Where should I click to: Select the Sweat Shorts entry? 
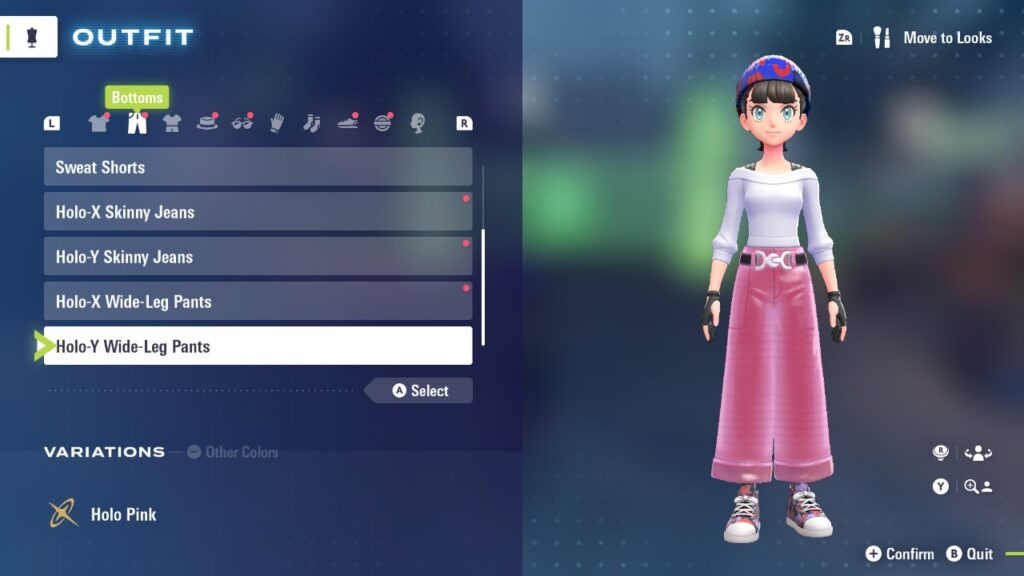(257, 167)
